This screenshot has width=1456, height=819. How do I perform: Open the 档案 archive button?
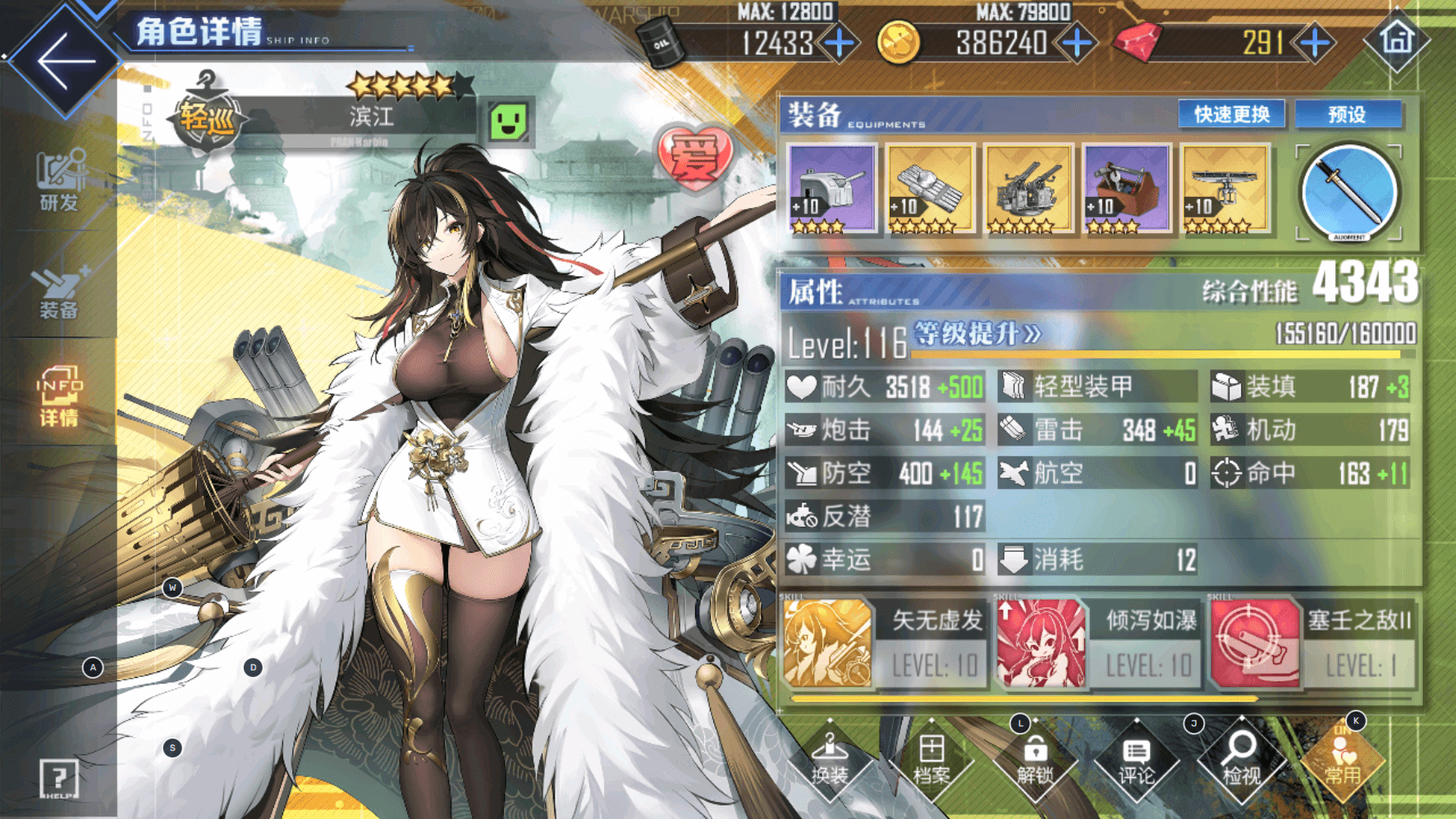coord(932,760)
